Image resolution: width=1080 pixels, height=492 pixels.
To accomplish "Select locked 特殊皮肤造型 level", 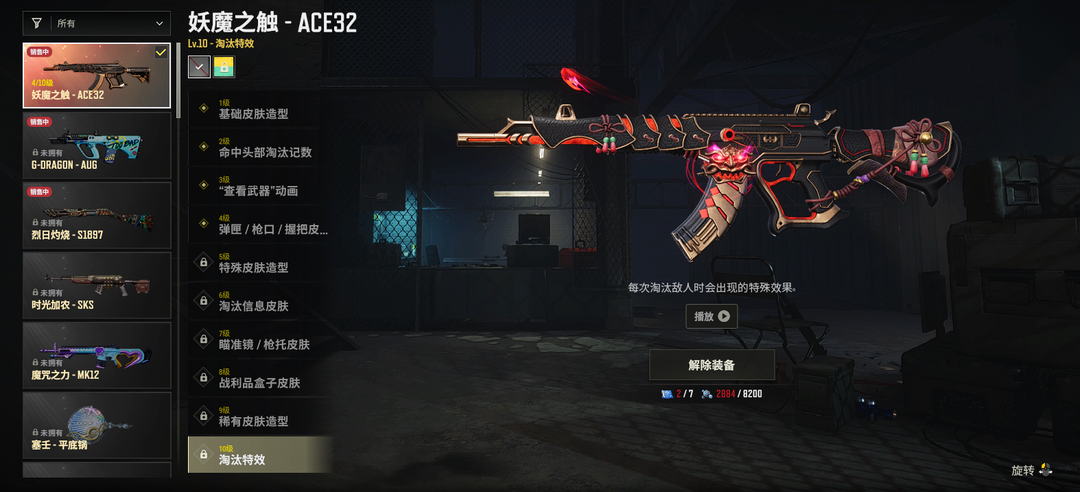I will coord(260,264).
